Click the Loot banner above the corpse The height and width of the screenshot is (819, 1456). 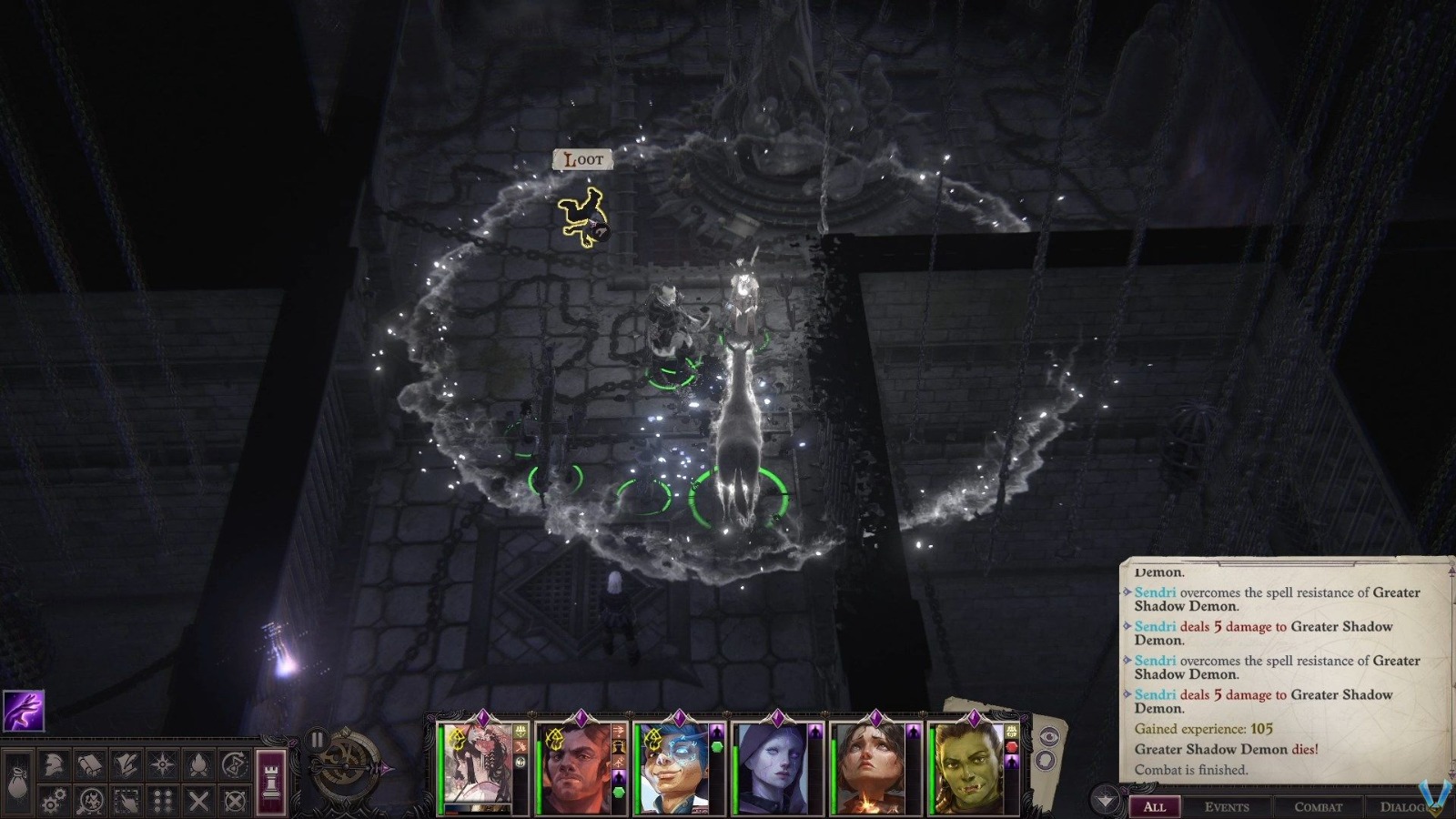582,159
